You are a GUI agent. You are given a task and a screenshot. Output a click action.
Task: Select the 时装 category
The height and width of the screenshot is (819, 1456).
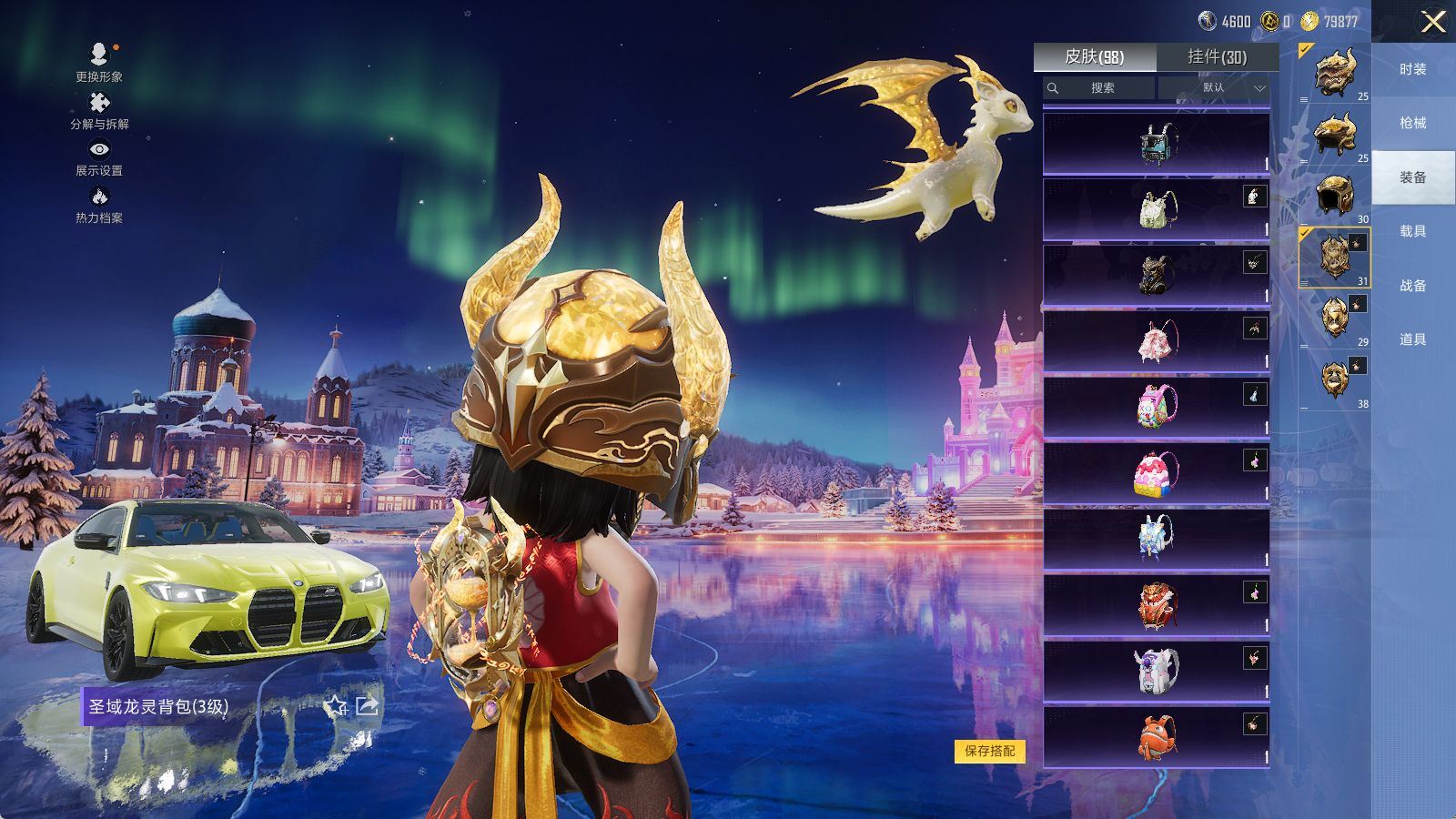point(1412,69)
